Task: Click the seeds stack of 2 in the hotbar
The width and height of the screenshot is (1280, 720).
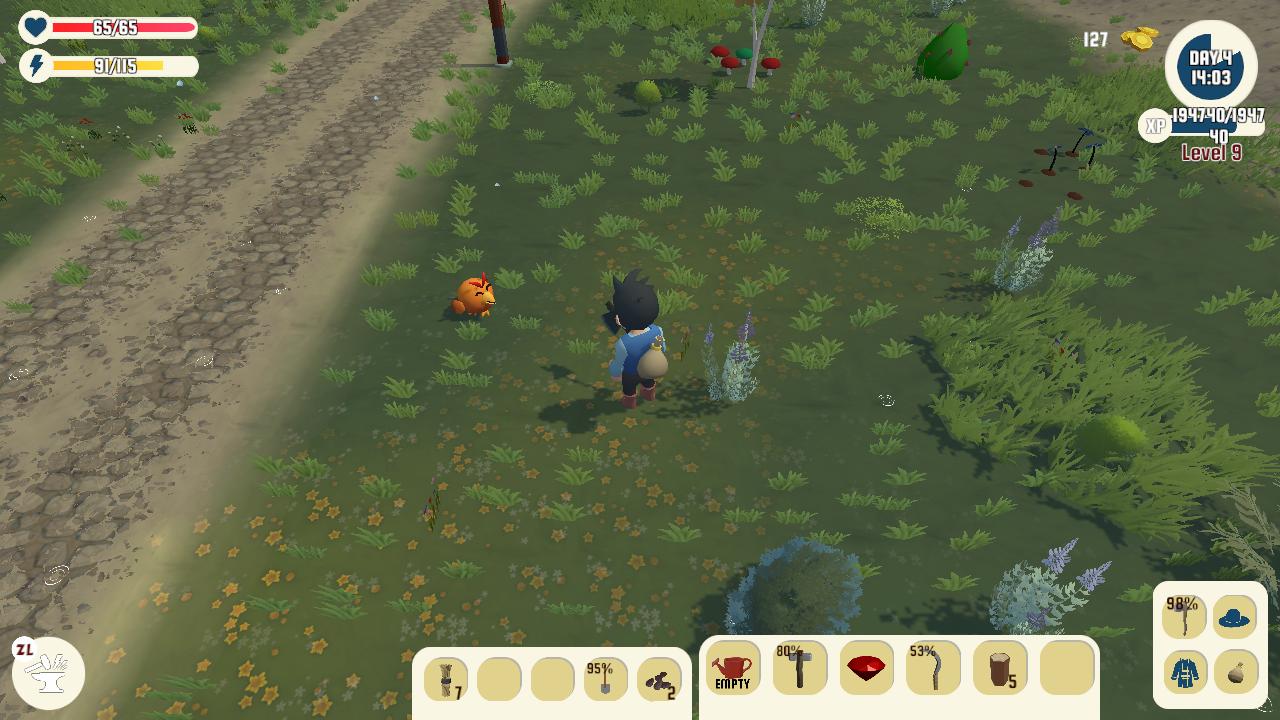Action: click(x=657, y=678)
